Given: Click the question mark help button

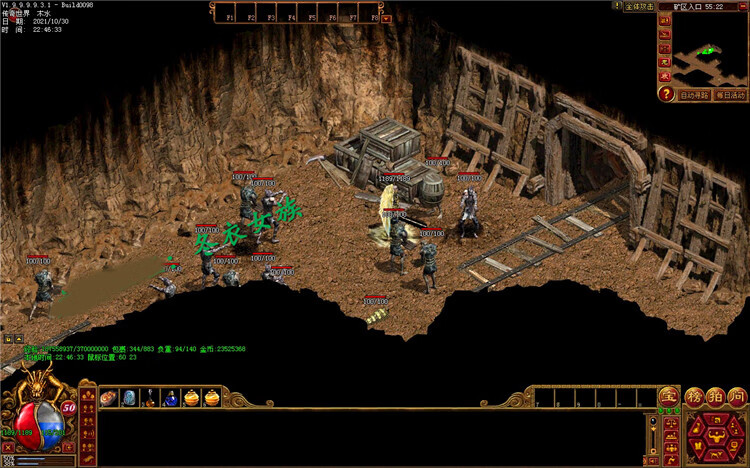Looking at the screenshot, I should click(665, 94).
